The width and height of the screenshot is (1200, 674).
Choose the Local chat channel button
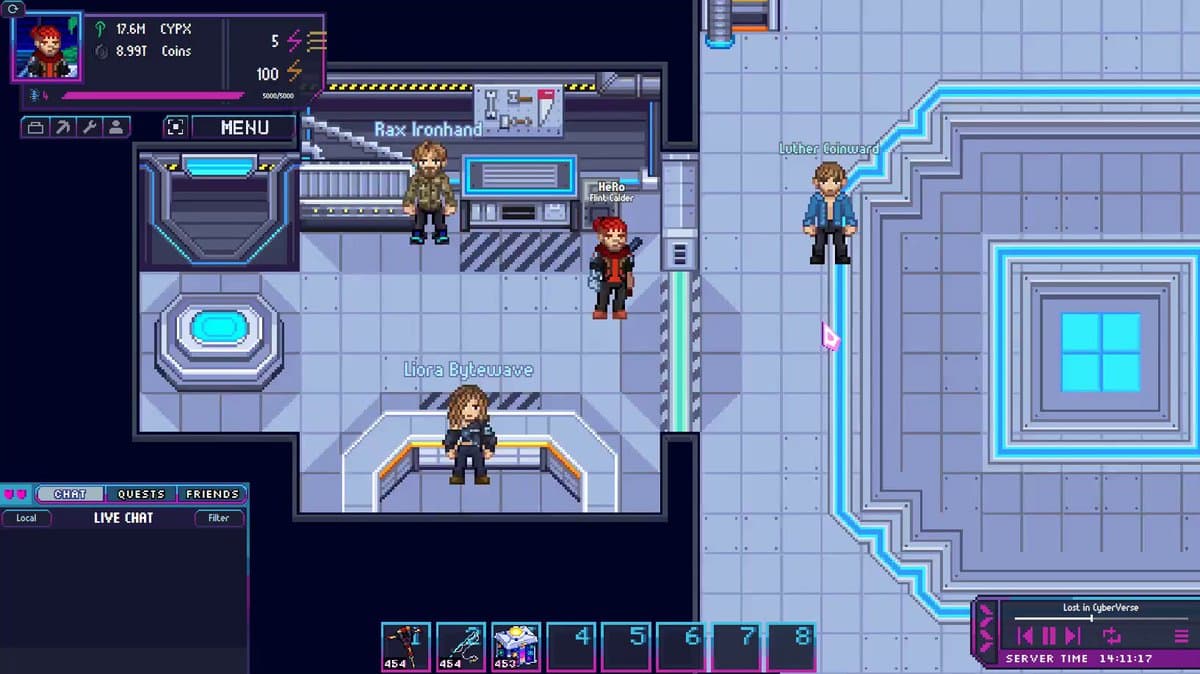(27, 518)
